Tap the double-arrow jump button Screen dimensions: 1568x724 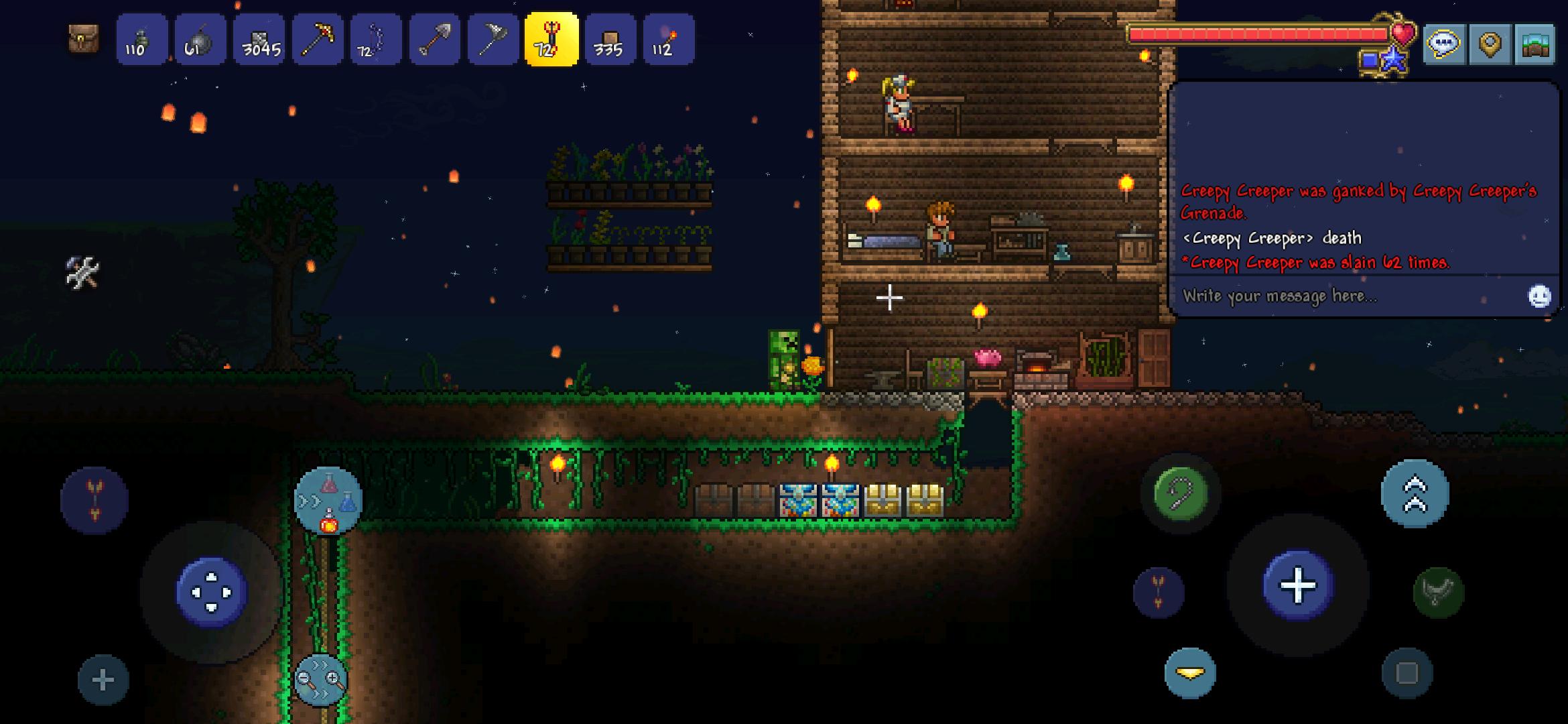(1415, 494)
